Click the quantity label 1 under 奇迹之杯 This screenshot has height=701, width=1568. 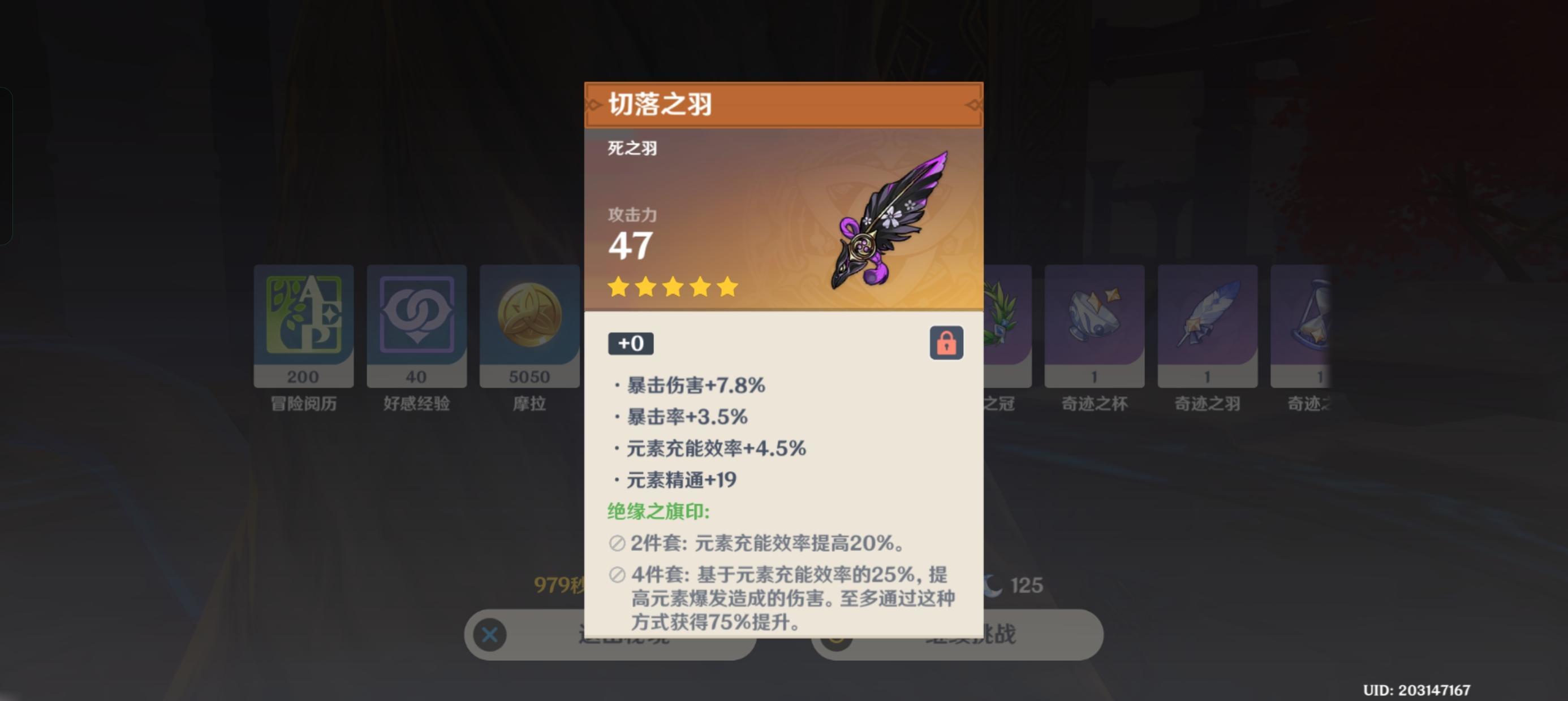tap(1094, 376)
